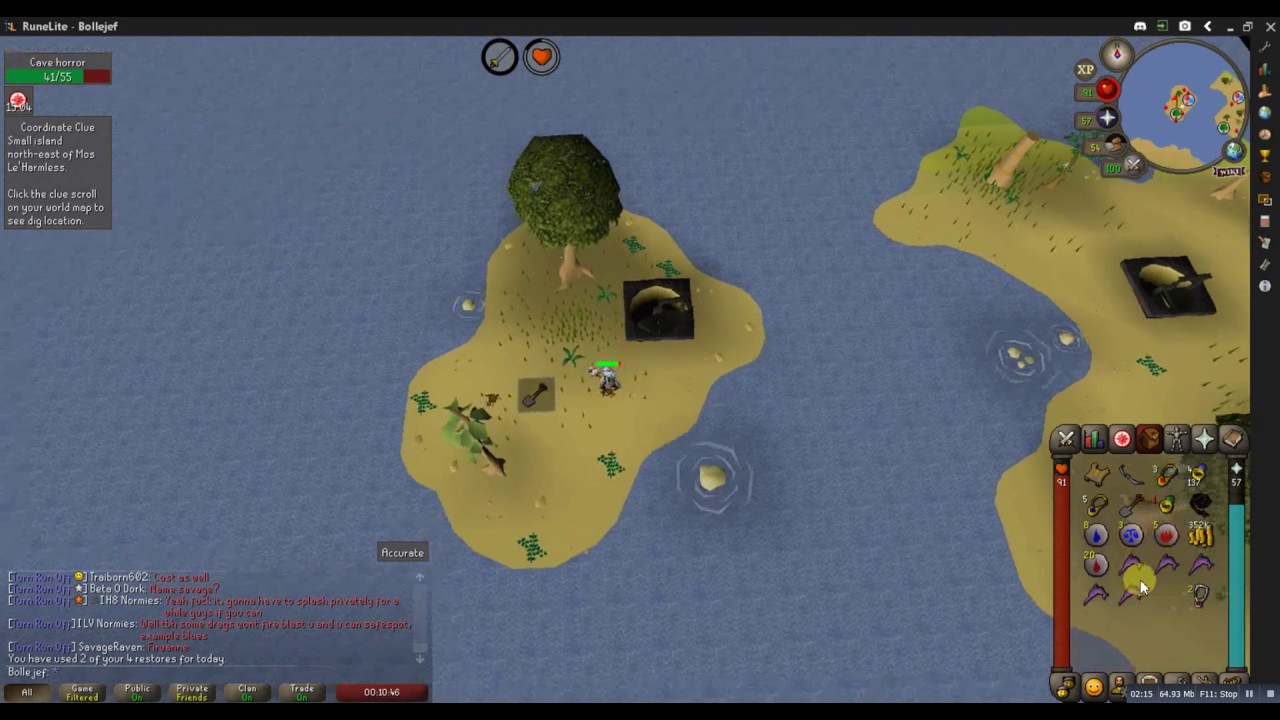Click the Wiki lookup banner
The width and height of the screenshot is (1280, 720).
(x=1229, y=172)
